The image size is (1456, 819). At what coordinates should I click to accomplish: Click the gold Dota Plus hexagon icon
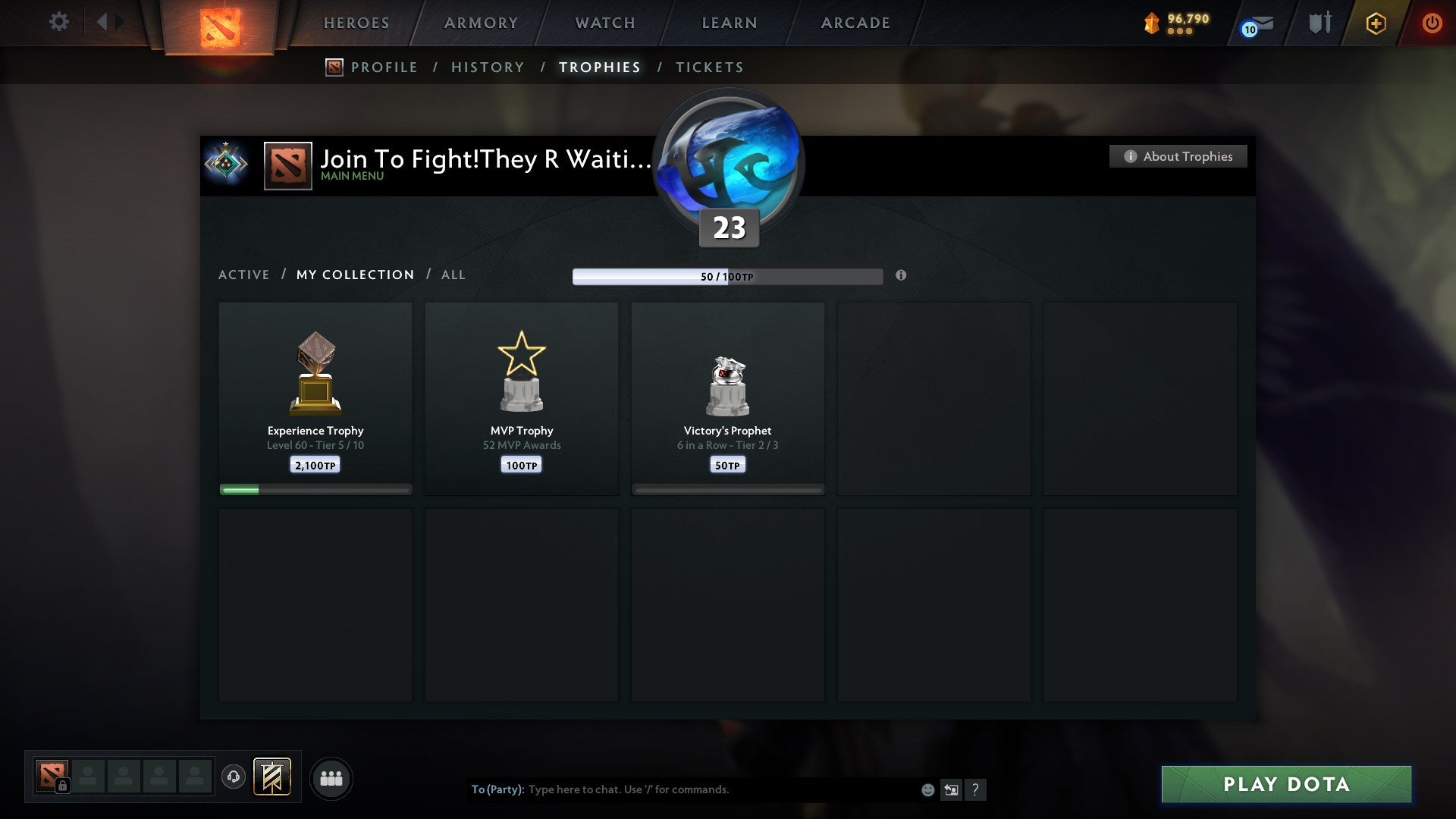[x=1375, y=23]
